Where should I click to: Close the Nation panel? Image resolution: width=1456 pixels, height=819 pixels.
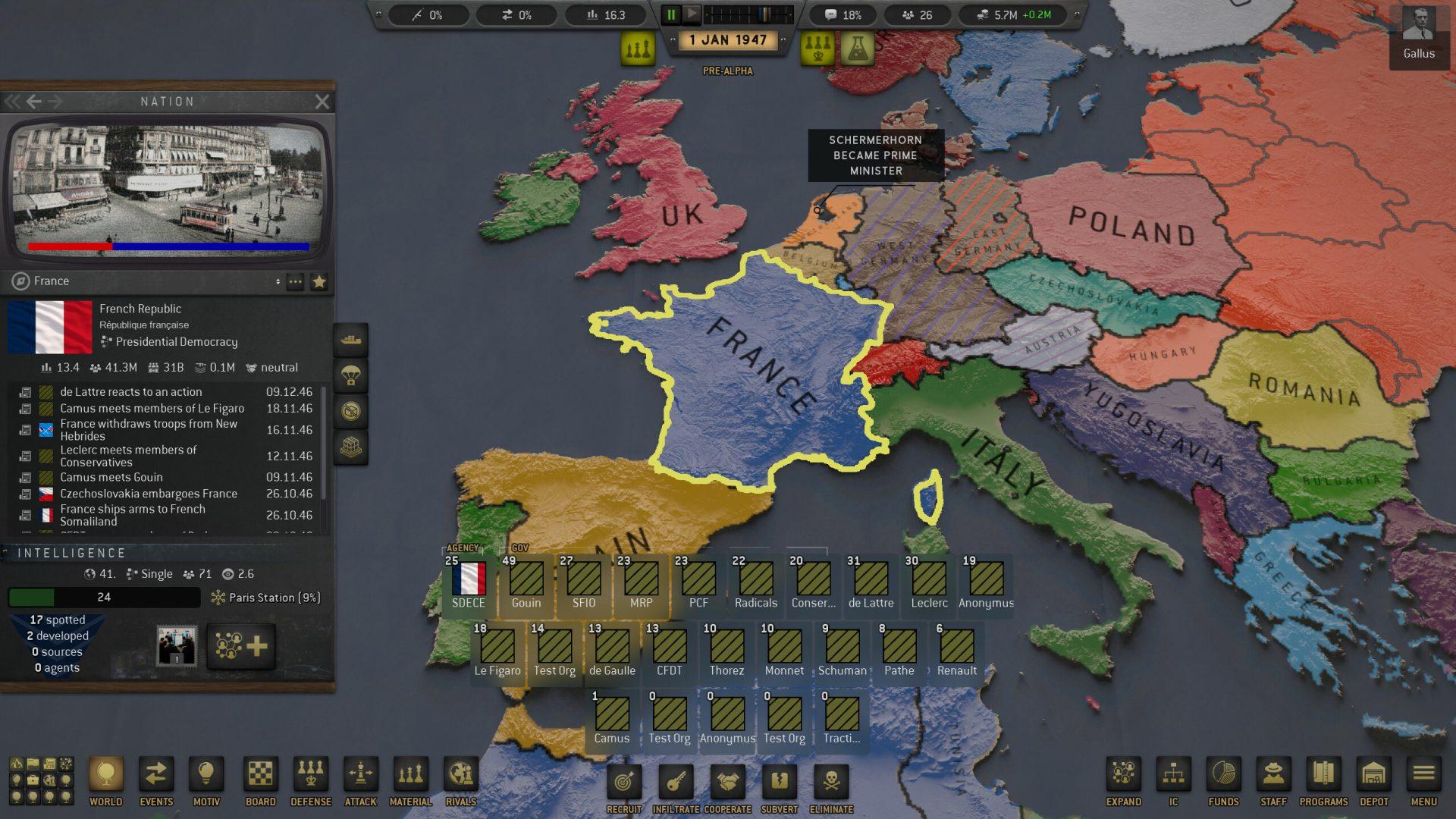tap(322, 102)
